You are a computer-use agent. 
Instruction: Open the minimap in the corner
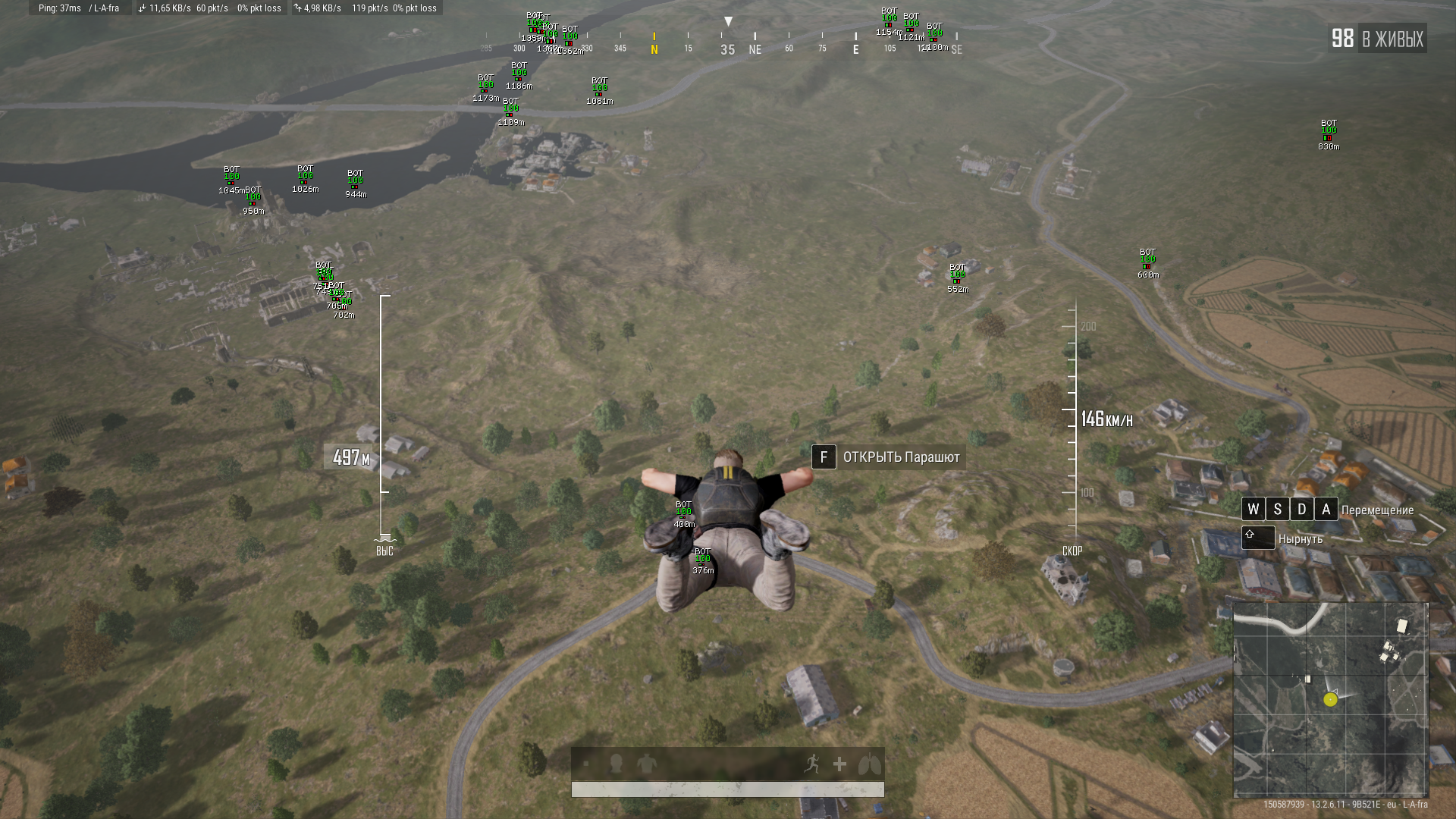click(1330, 699)
